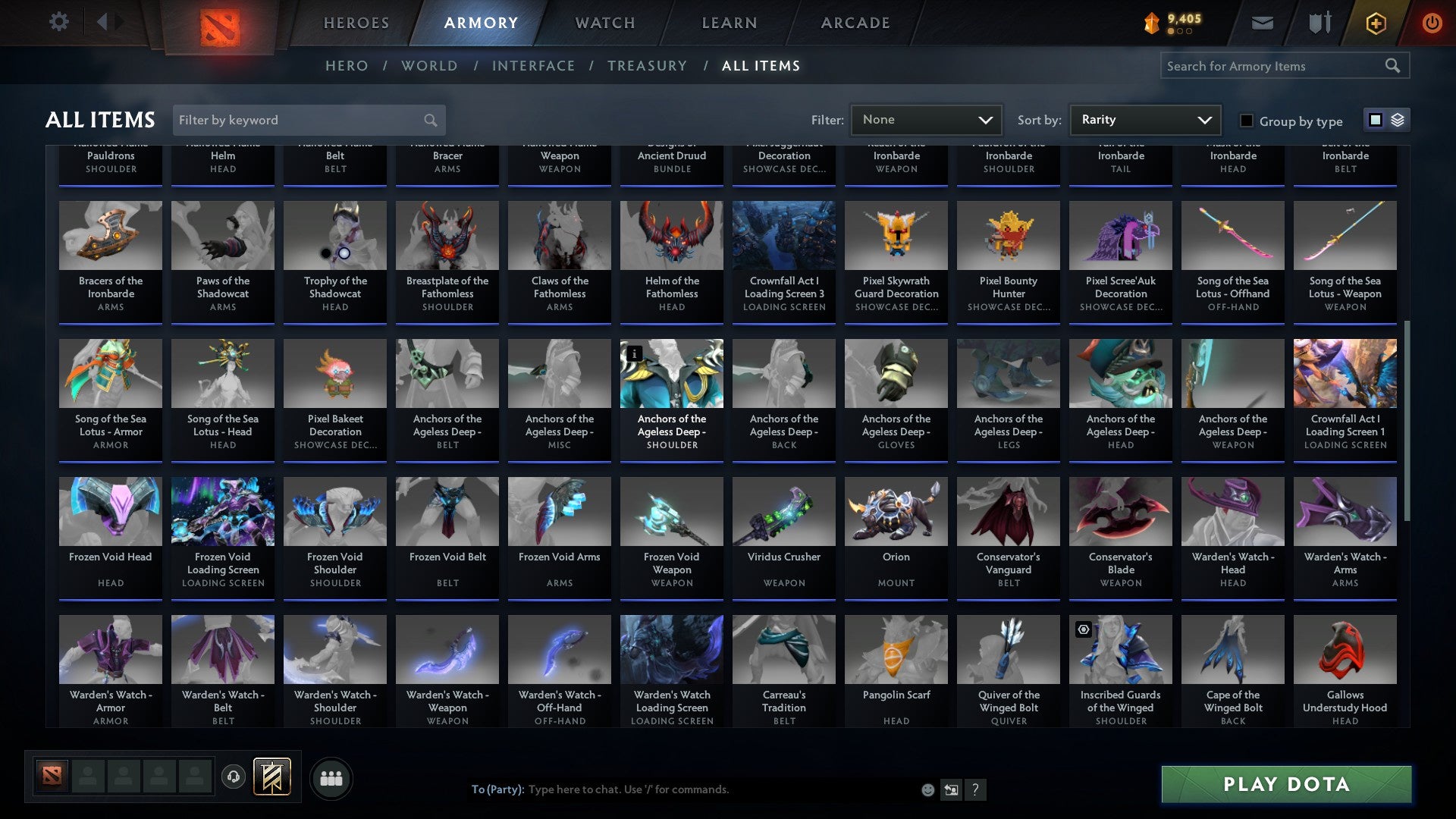Click the PLAY DOTA button

[1285, 785]
